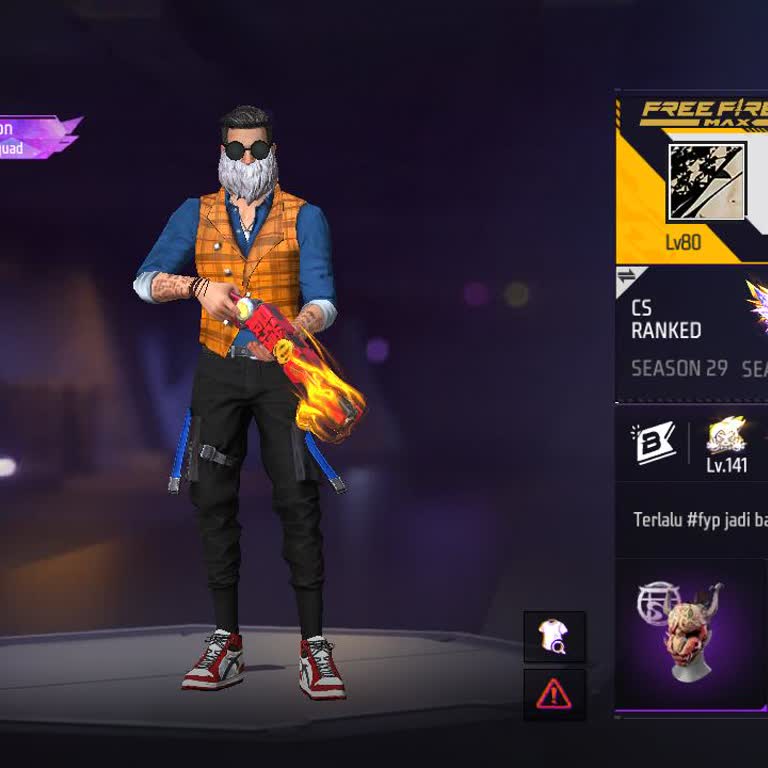Select the player avatar thumbnail

[x=706, y=182]
